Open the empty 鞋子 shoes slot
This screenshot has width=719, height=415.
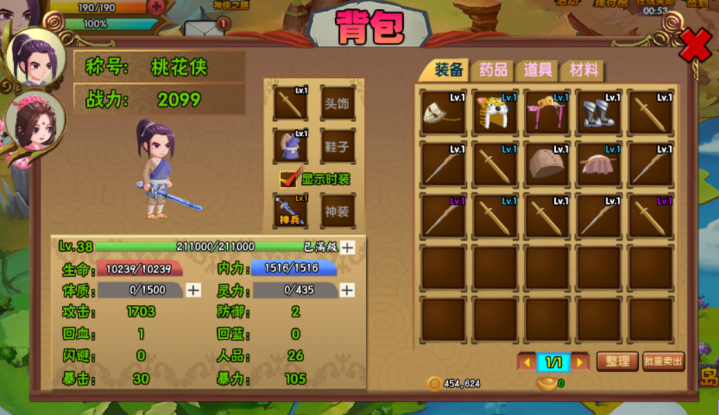click(337, 146)
